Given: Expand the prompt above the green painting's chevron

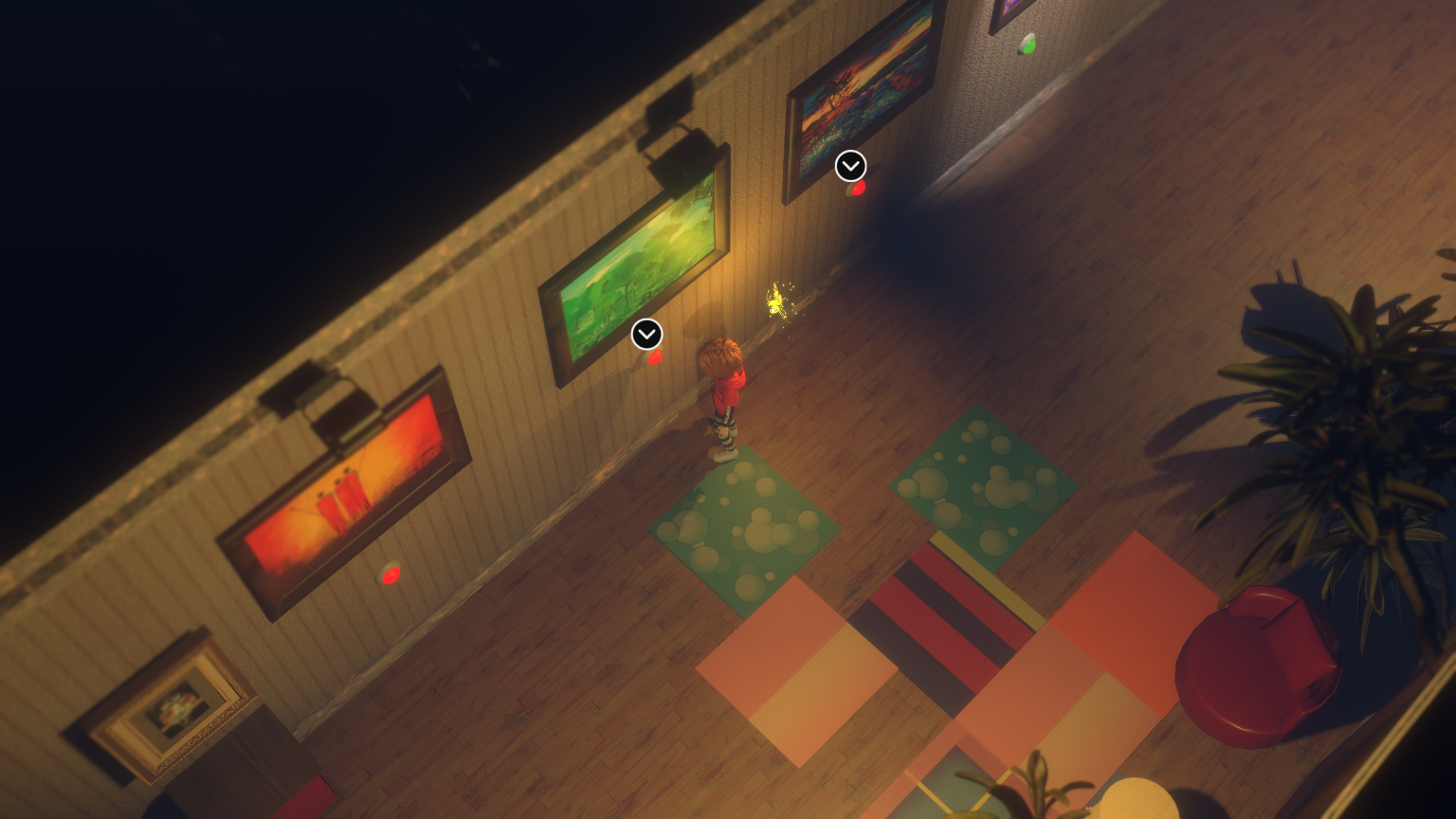Looking at the screenshot, I should (647, 334).
